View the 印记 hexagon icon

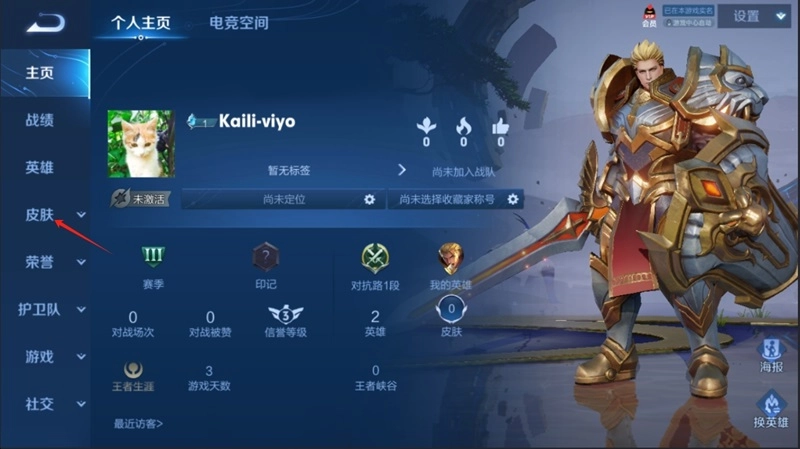pyautogui.click(x=265, y=258)
